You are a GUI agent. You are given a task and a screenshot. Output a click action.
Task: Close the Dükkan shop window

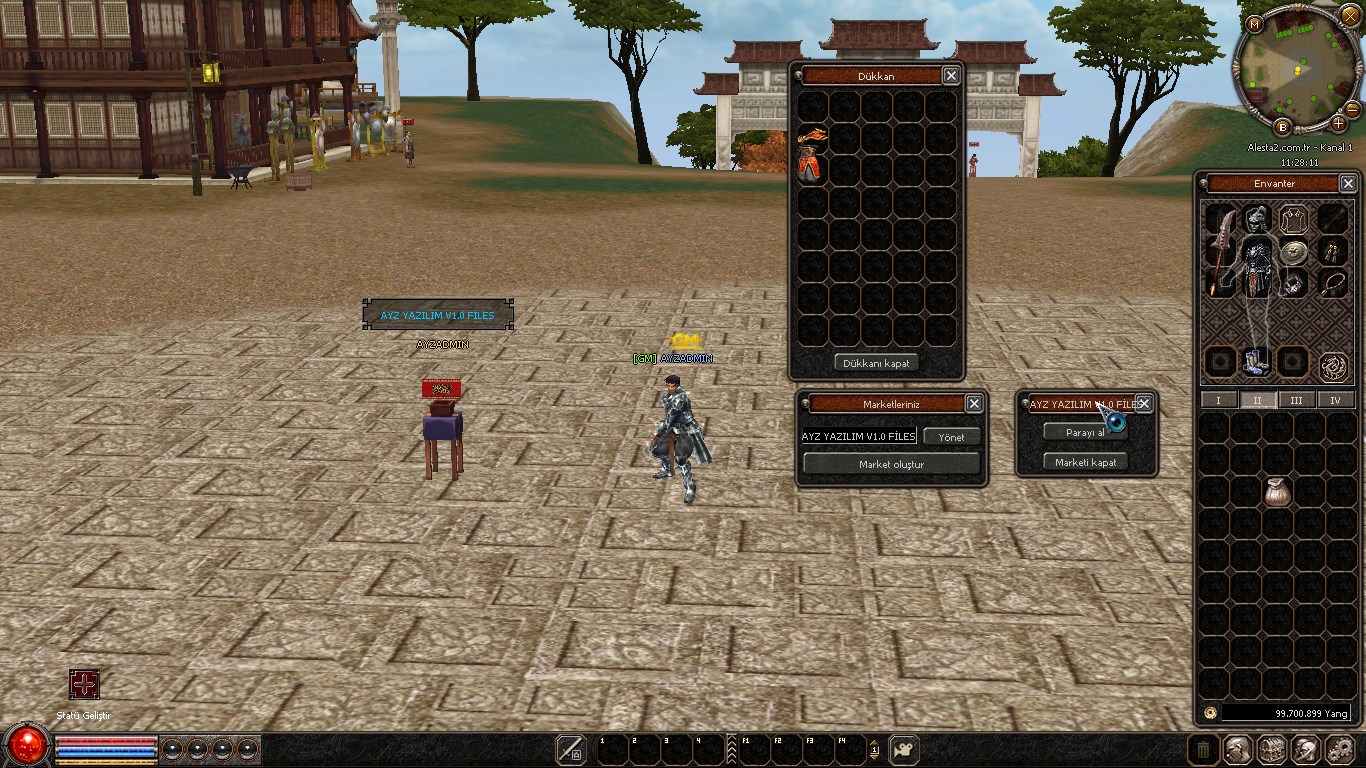pos(951,75)
